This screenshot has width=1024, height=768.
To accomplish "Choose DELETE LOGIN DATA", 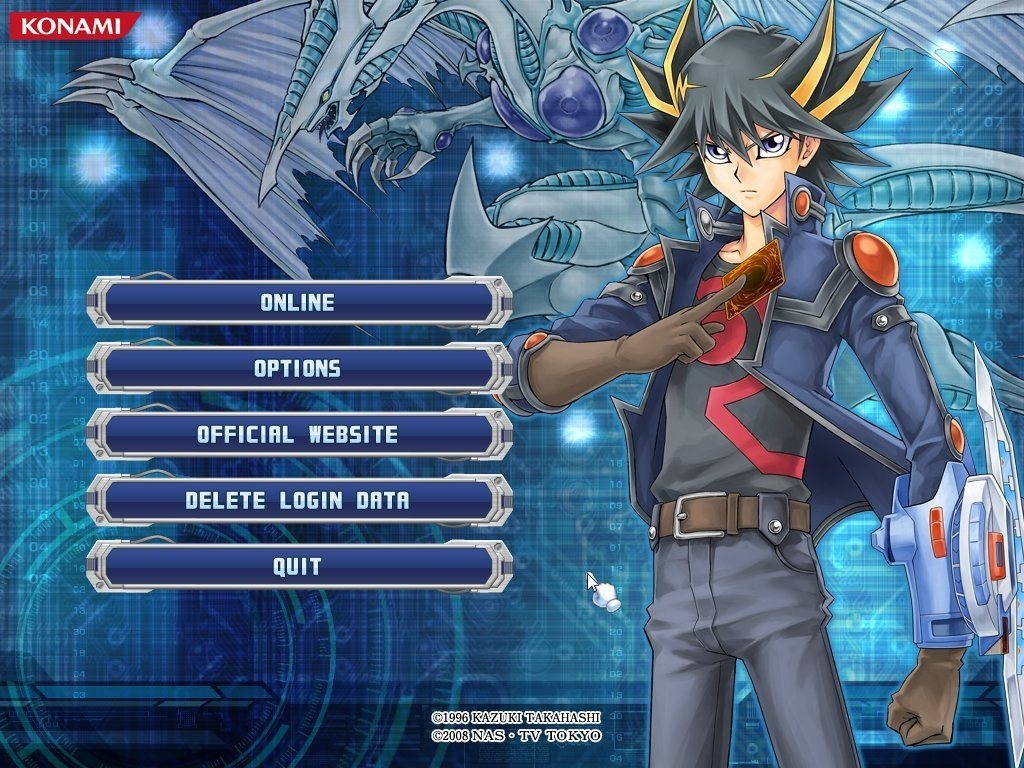I will click(x=298, y=500).
